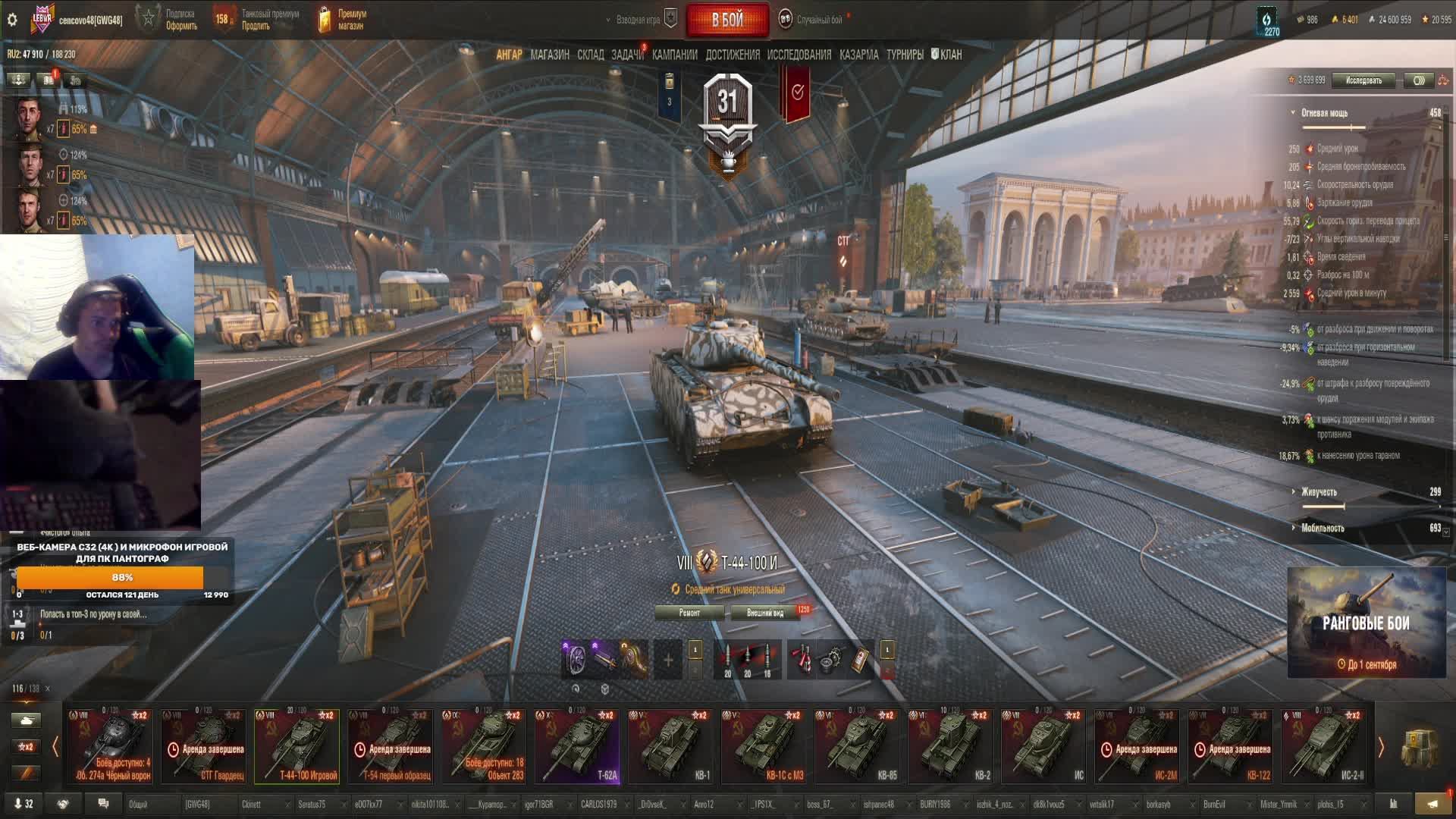Open the ТУРНИРЫ tournaments tab
This screenshot has height=819, width=1456.
pos(905,55)
